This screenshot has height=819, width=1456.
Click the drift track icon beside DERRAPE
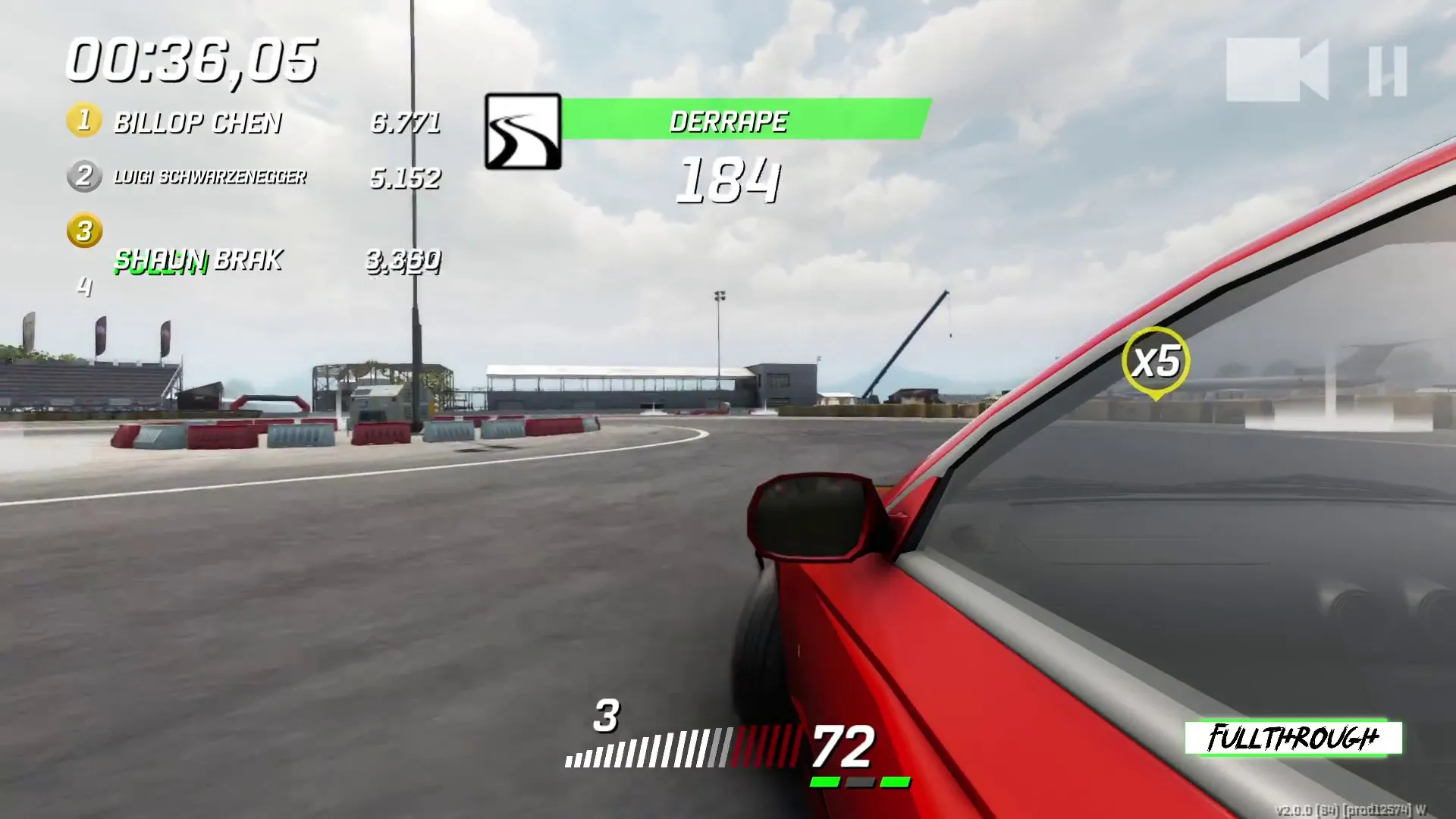click(522, 132)
